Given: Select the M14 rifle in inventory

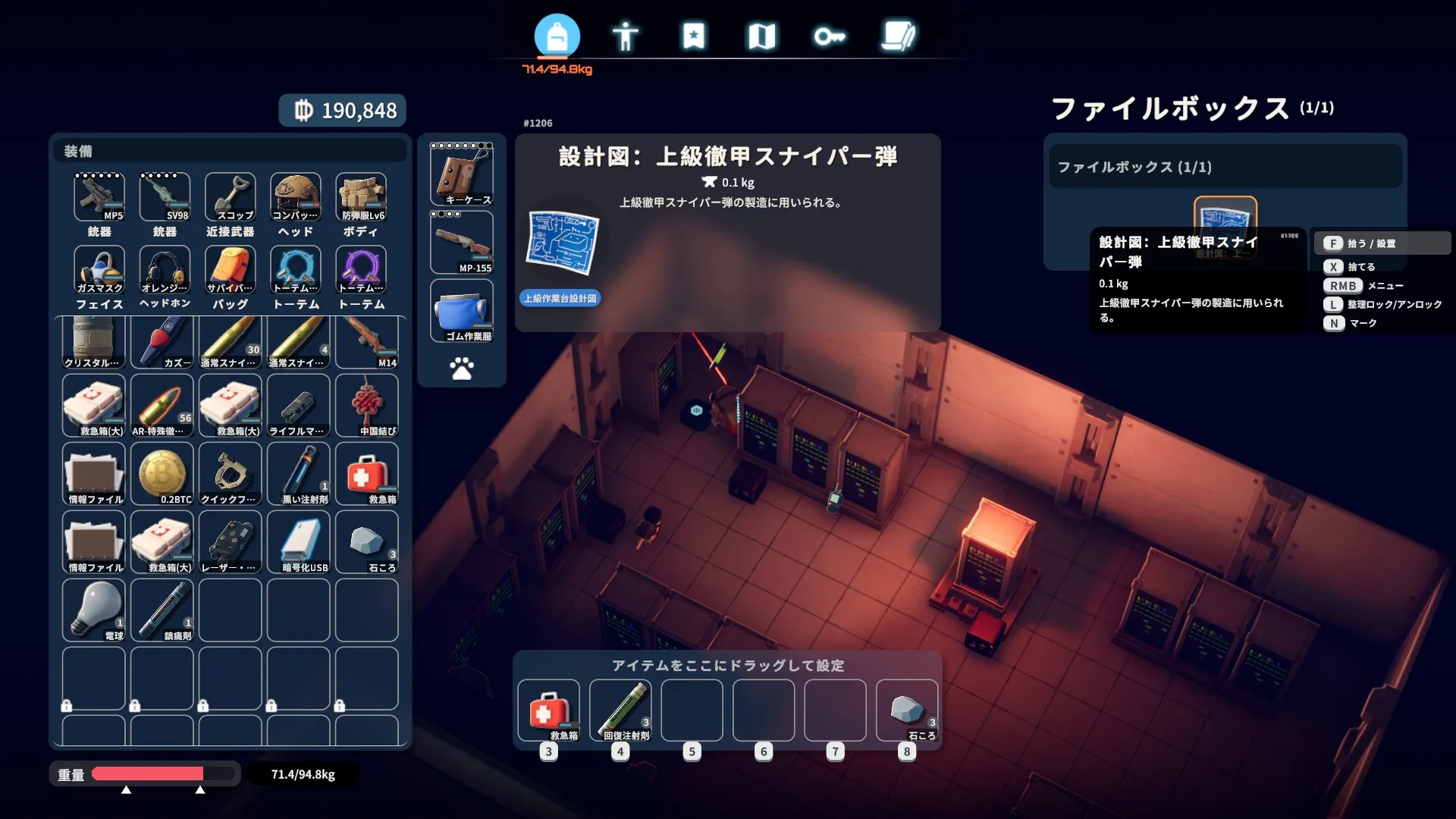Looking at the screenshot, I should pos(366,343).
